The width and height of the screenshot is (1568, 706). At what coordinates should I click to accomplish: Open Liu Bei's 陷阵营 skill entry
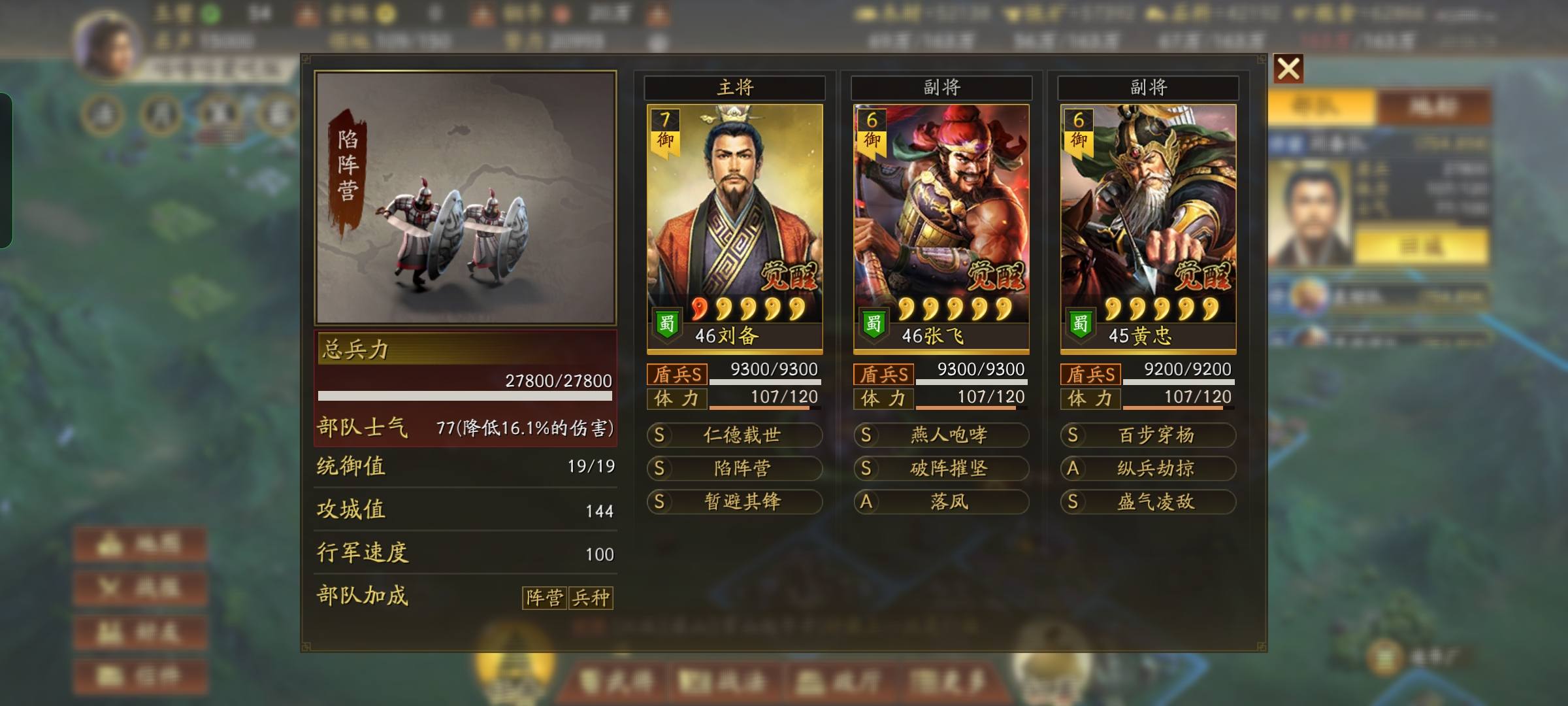coord(734,469)
